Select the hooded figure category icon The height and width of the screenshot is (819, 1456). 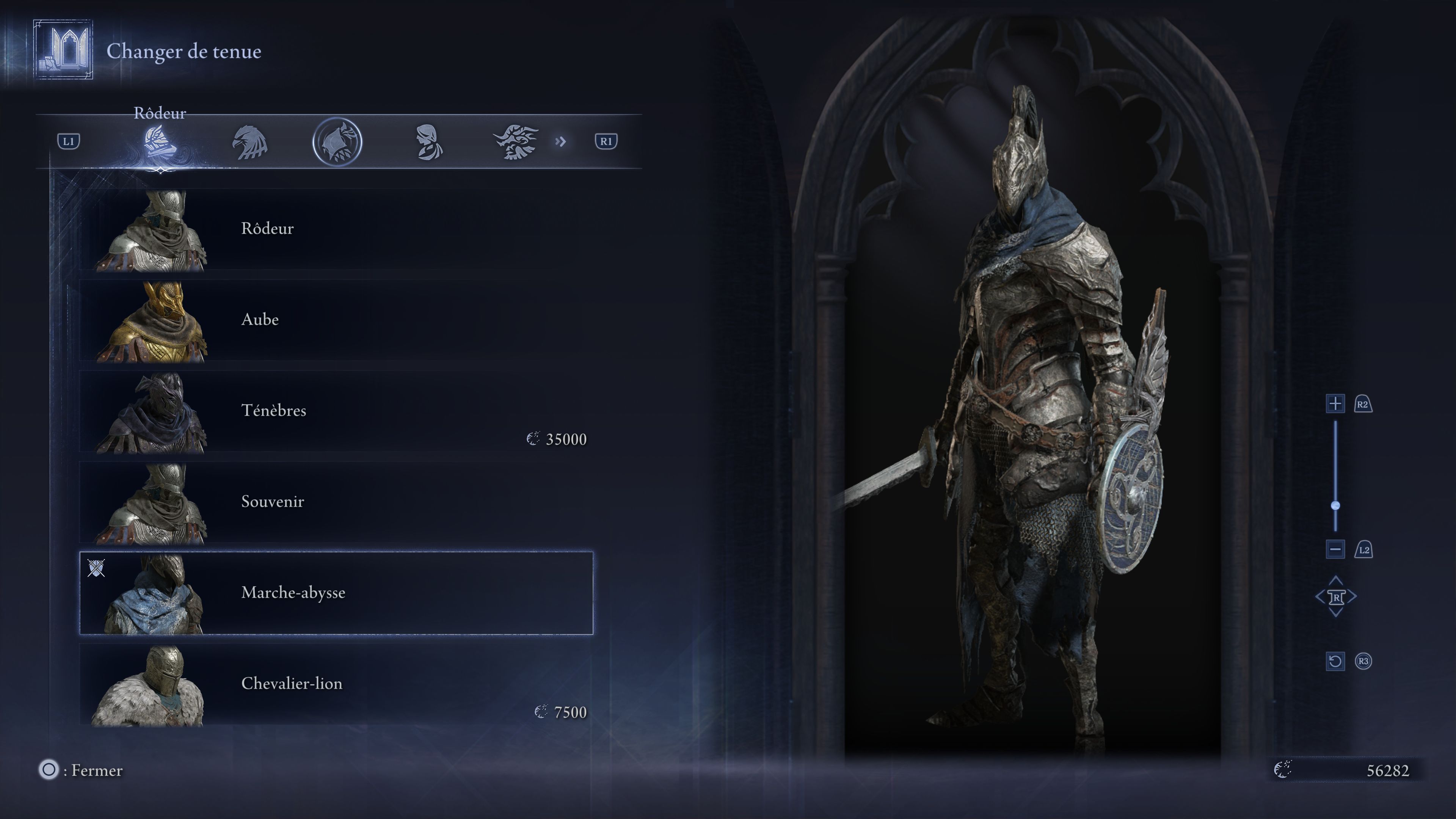[x=428, y=143]
